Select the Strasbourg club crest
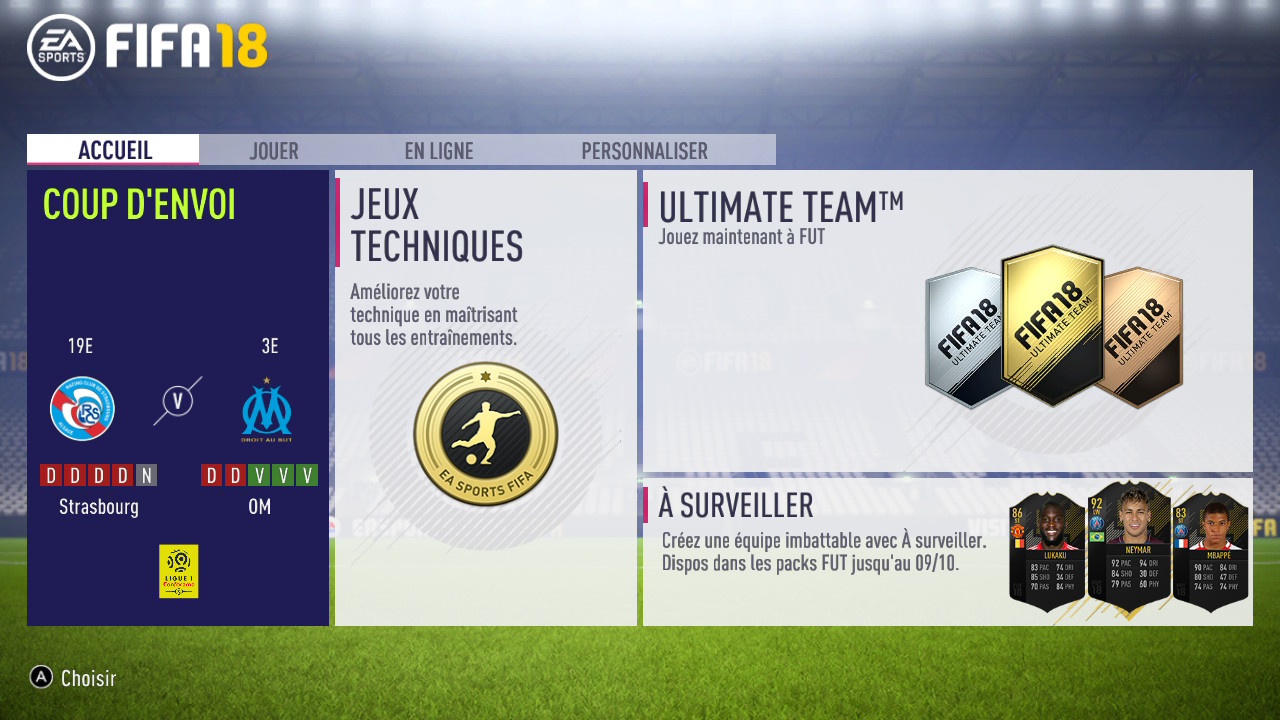 (83, 408)
